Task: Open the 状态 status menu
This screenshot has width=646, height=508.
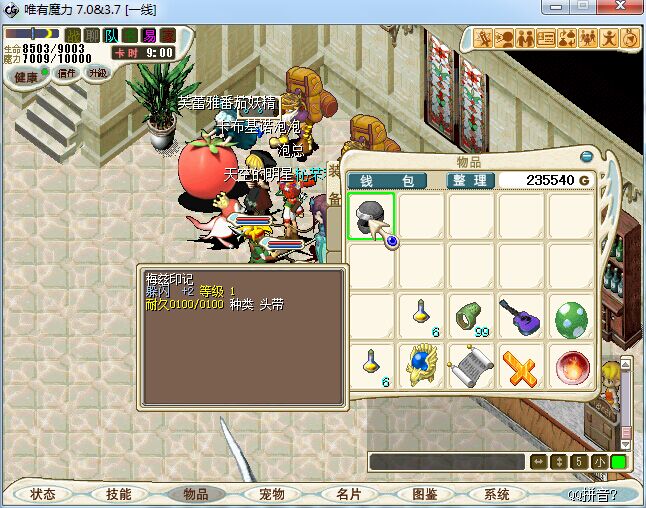Action: (x=43, y=494)
